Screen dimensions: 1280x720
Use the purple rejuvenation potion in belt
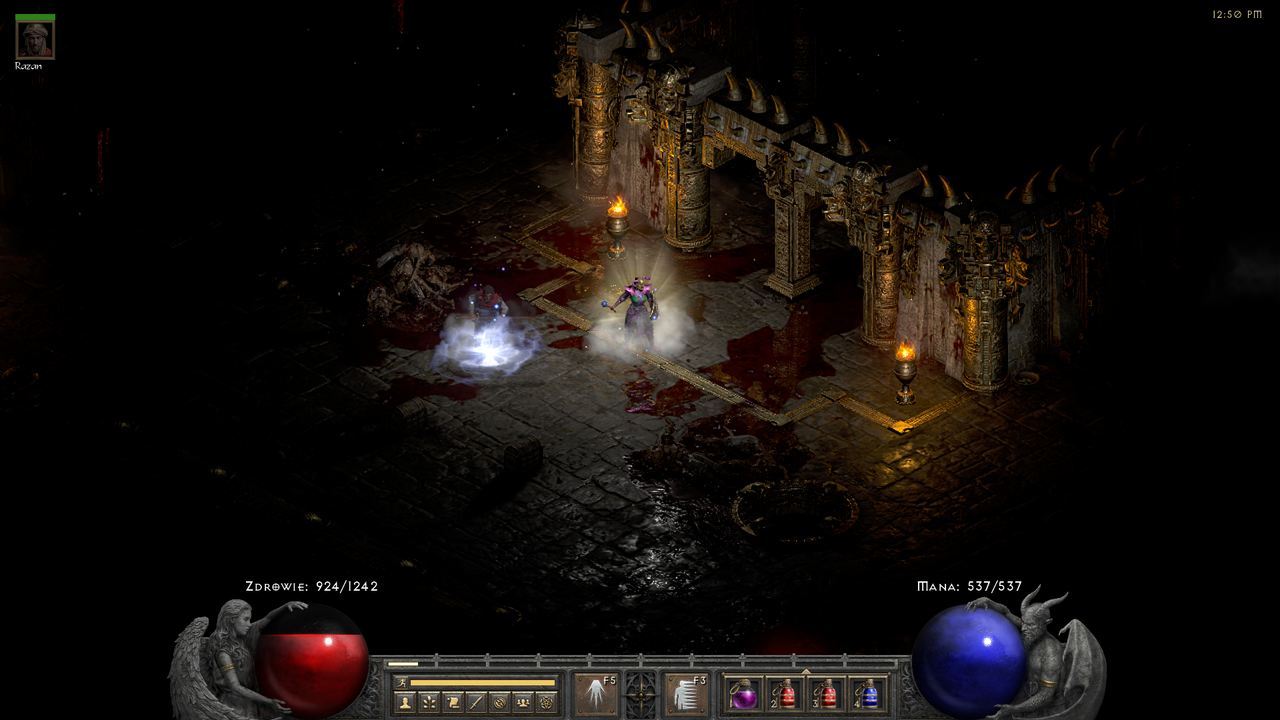743,694
